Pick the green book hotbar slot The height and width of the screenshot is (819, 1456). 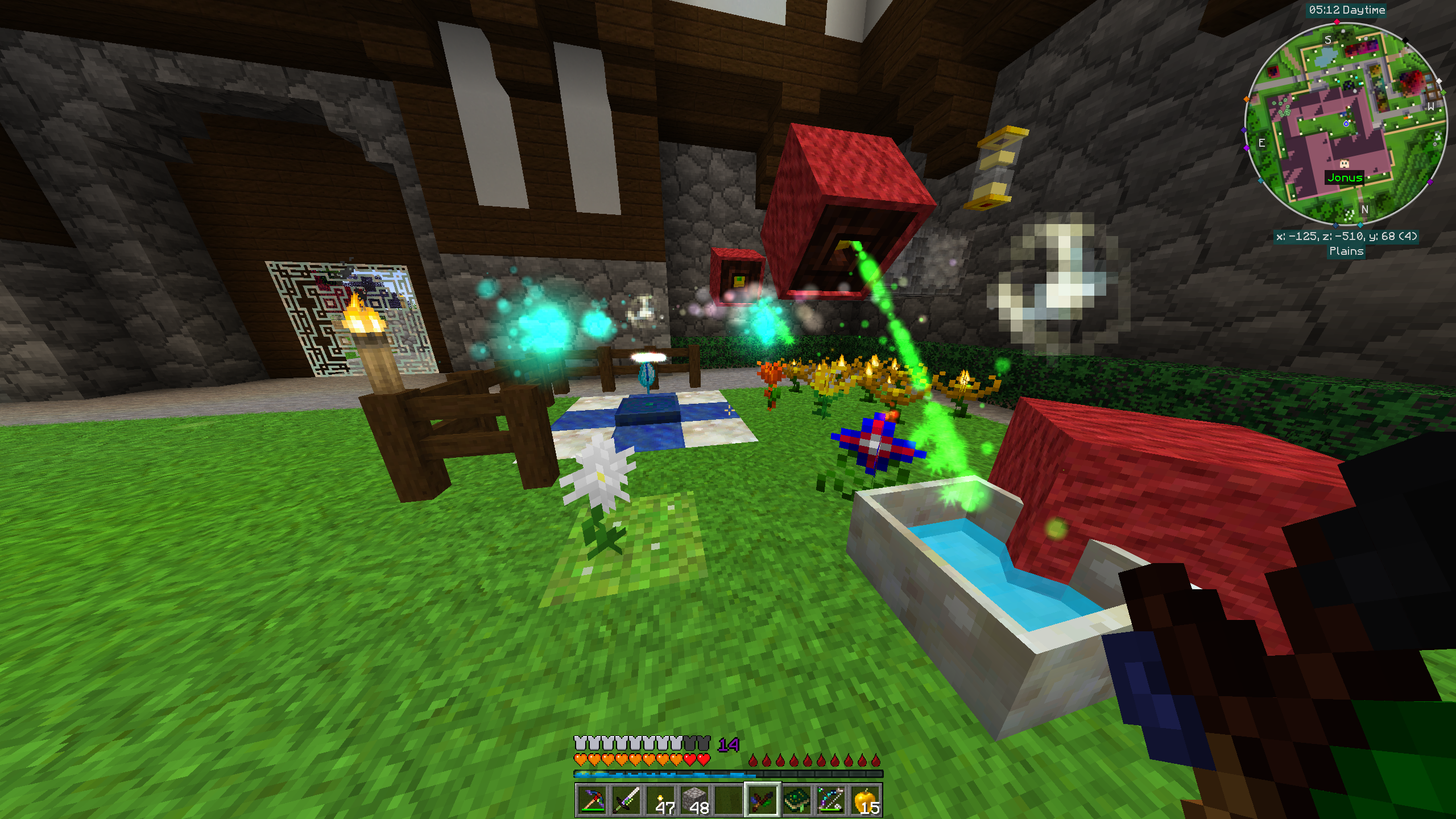click(x=796, y=800)
